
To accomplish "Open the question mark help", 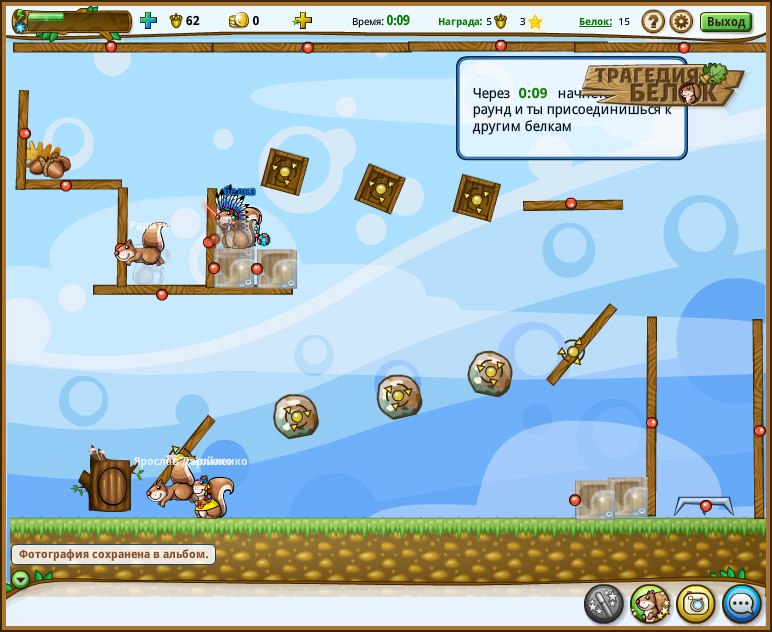I will (653, 21).
